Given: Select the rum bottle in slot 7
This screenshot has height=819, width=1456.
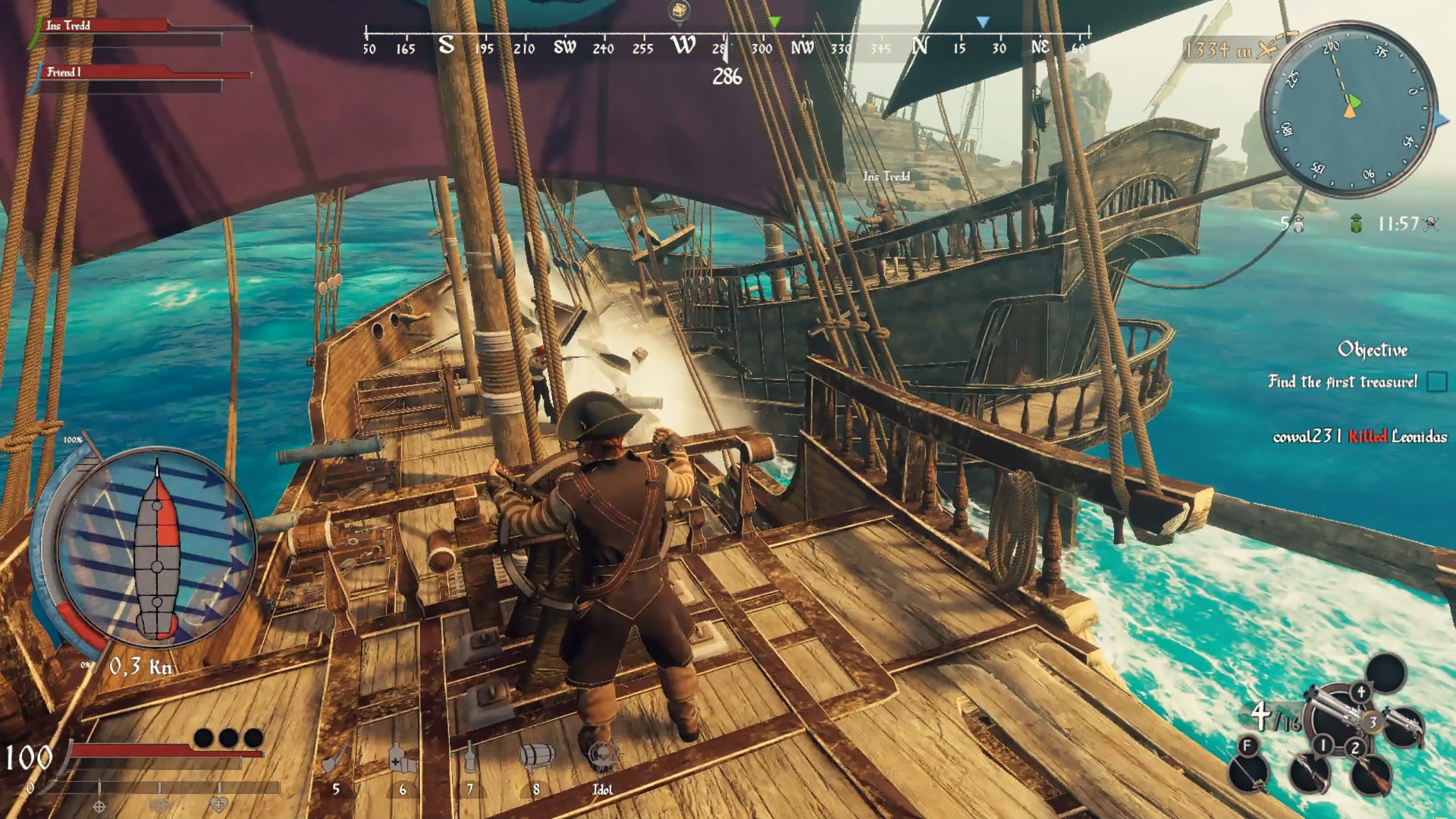Looking at the screenshot, I should (x=469, y=756).
